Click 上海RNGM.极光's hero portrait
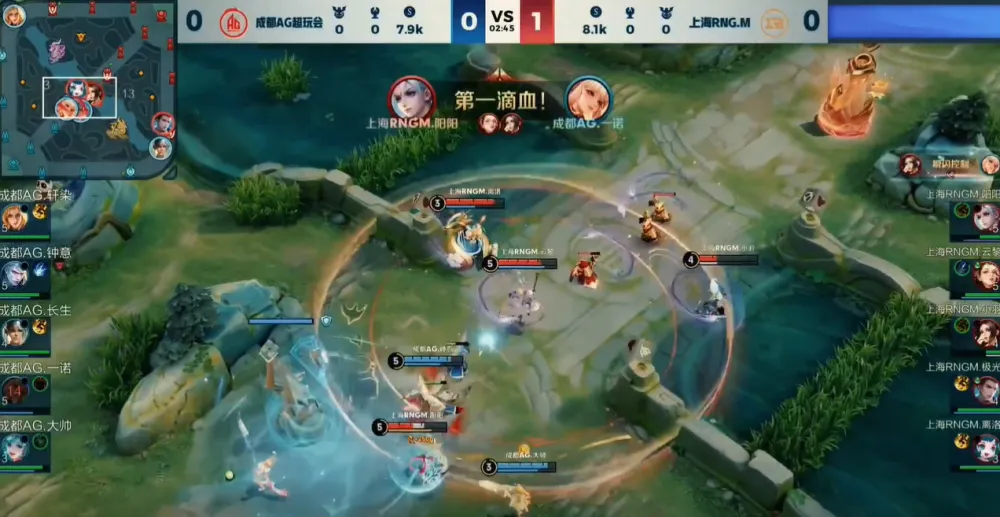 (986, 390)
